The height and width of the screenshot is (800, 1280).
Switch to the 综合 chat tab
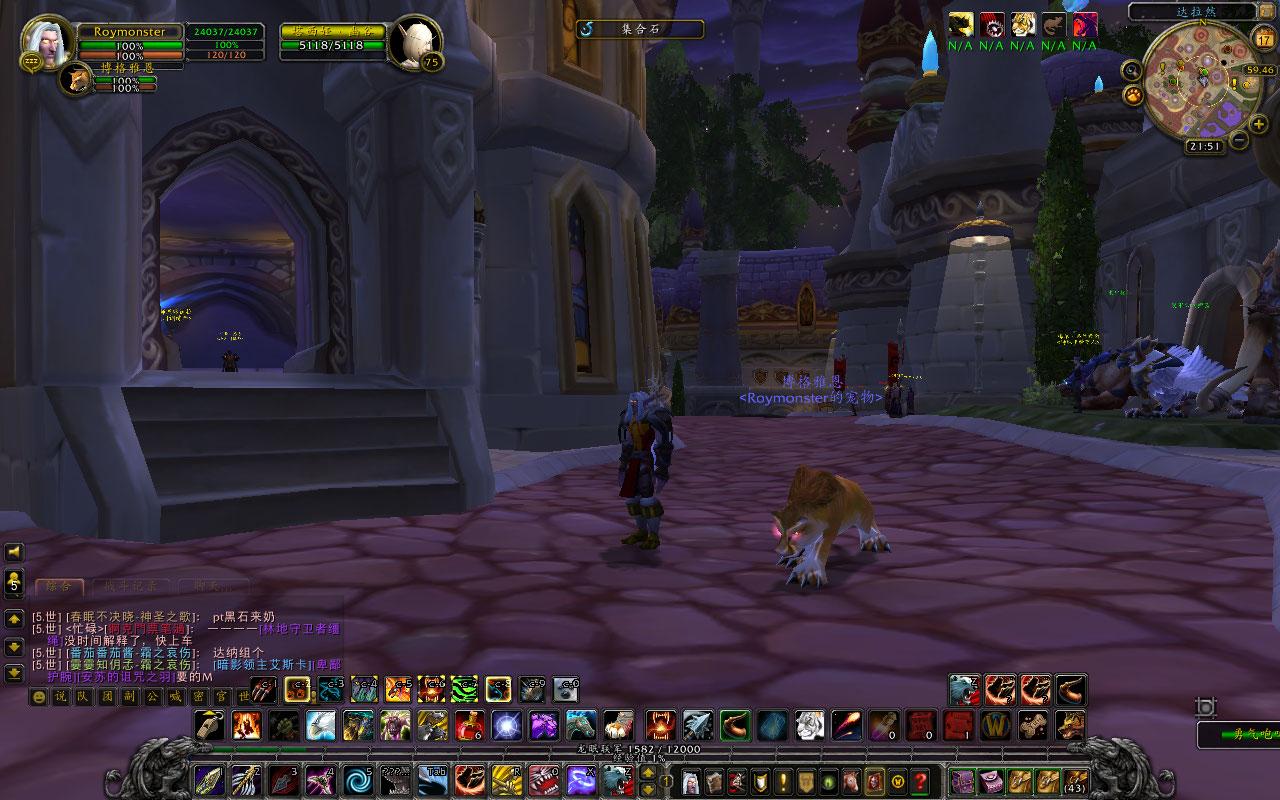(x=59, y=586)
